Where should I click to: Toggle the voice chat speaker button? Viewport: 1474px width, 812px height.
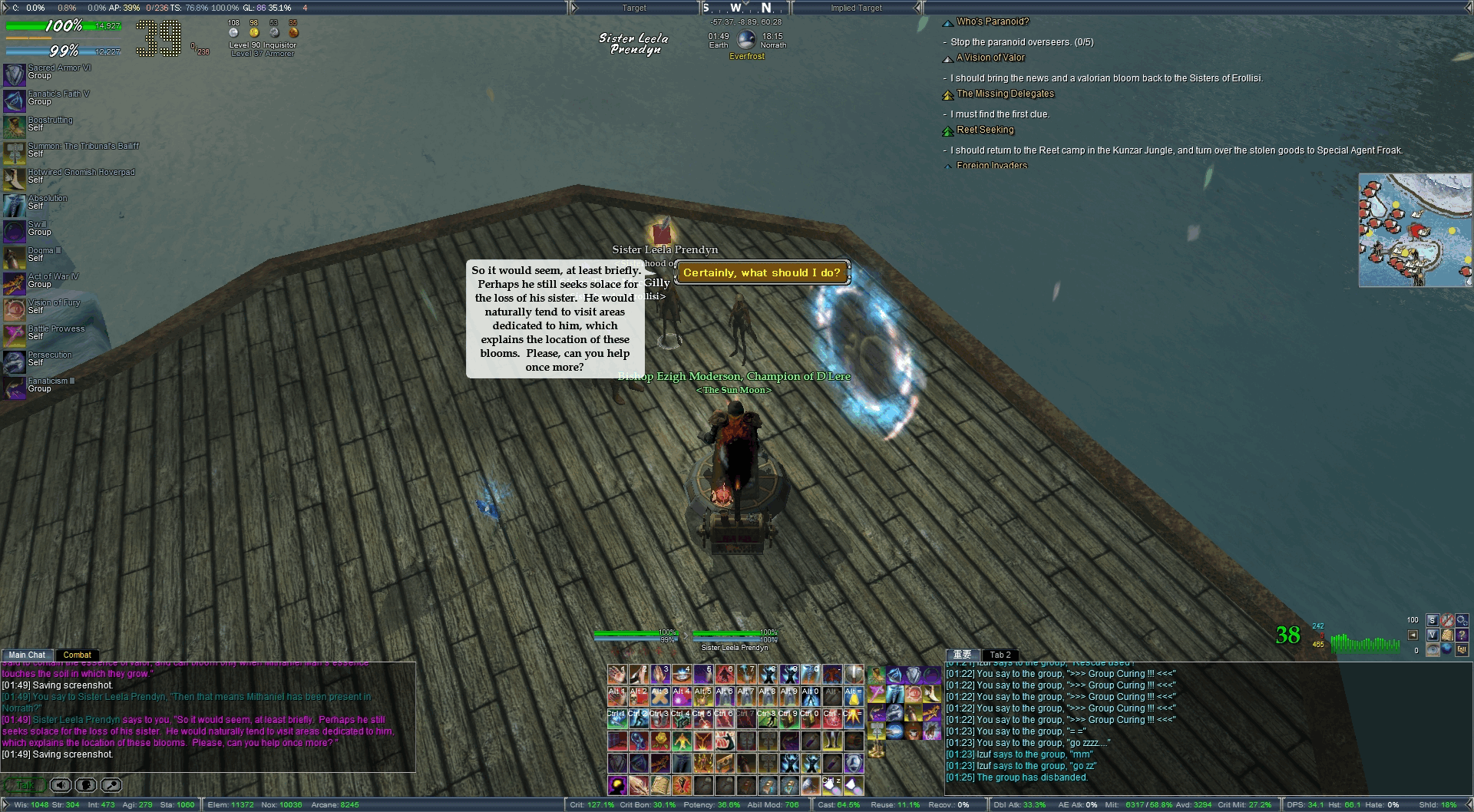(x=61, y=785)
